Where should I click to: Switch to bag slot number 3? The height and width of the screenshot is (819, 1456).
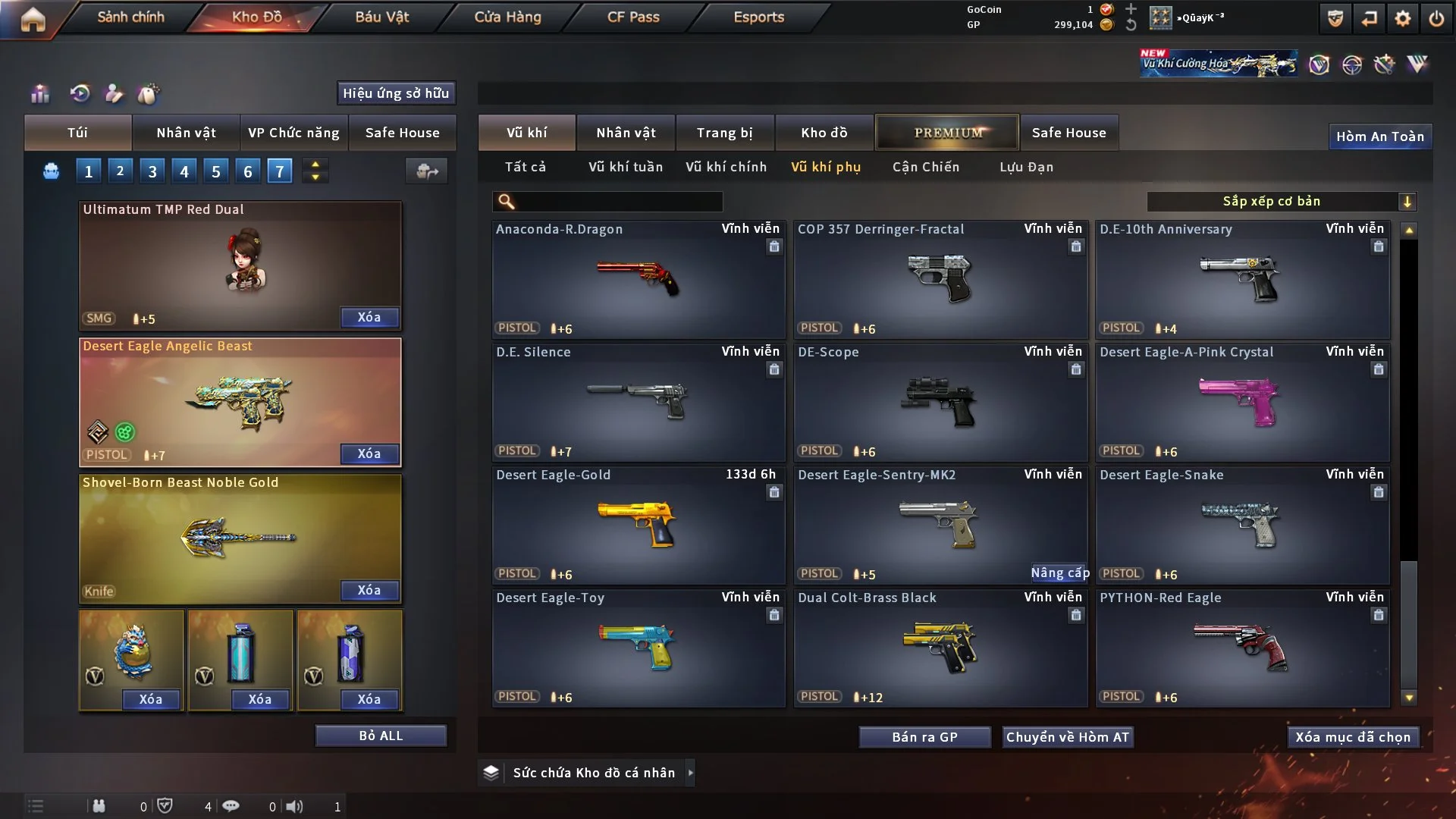point(152,171)
